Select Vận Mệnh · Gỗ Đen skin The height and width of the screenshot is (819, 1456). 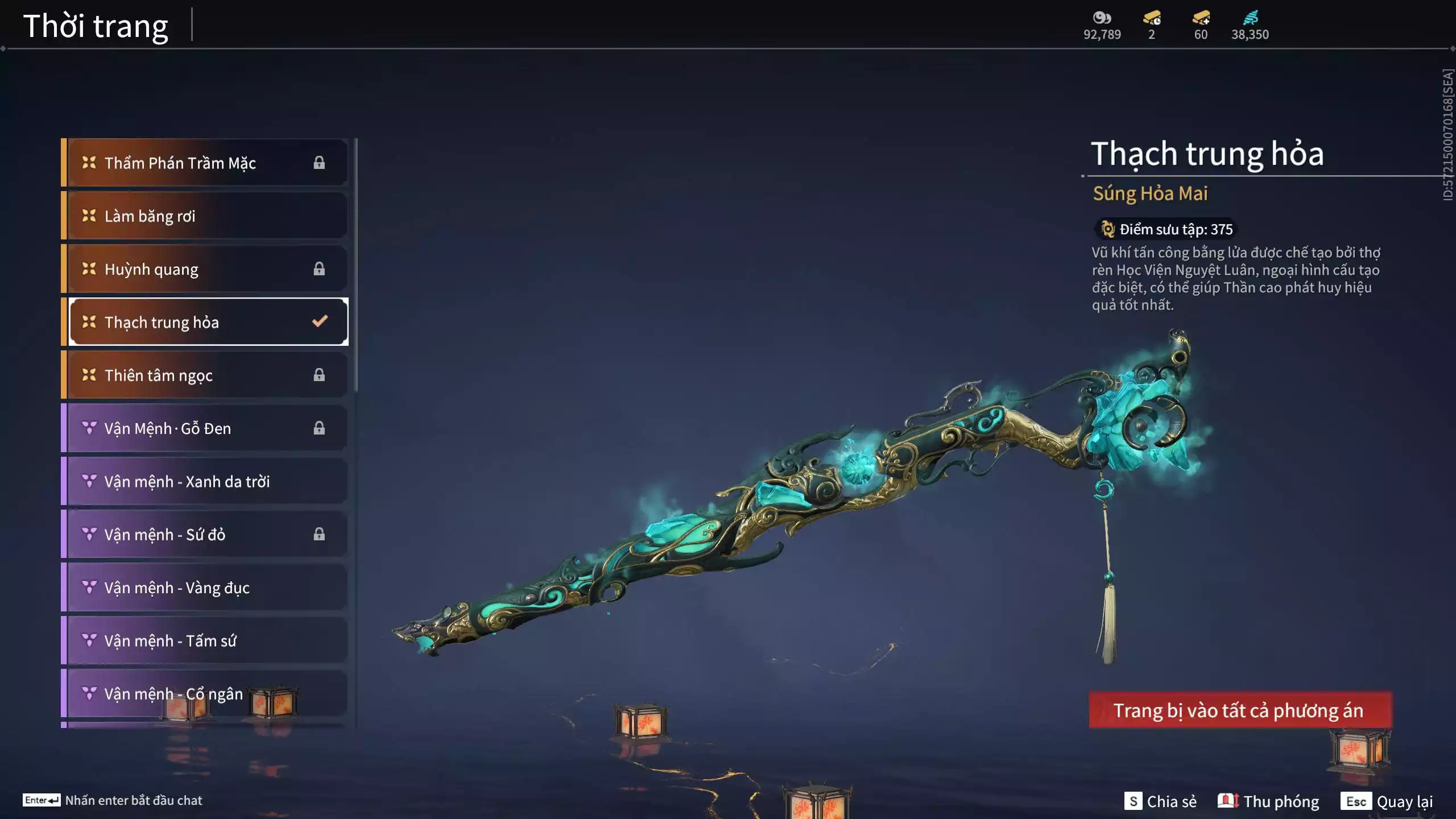208,428
